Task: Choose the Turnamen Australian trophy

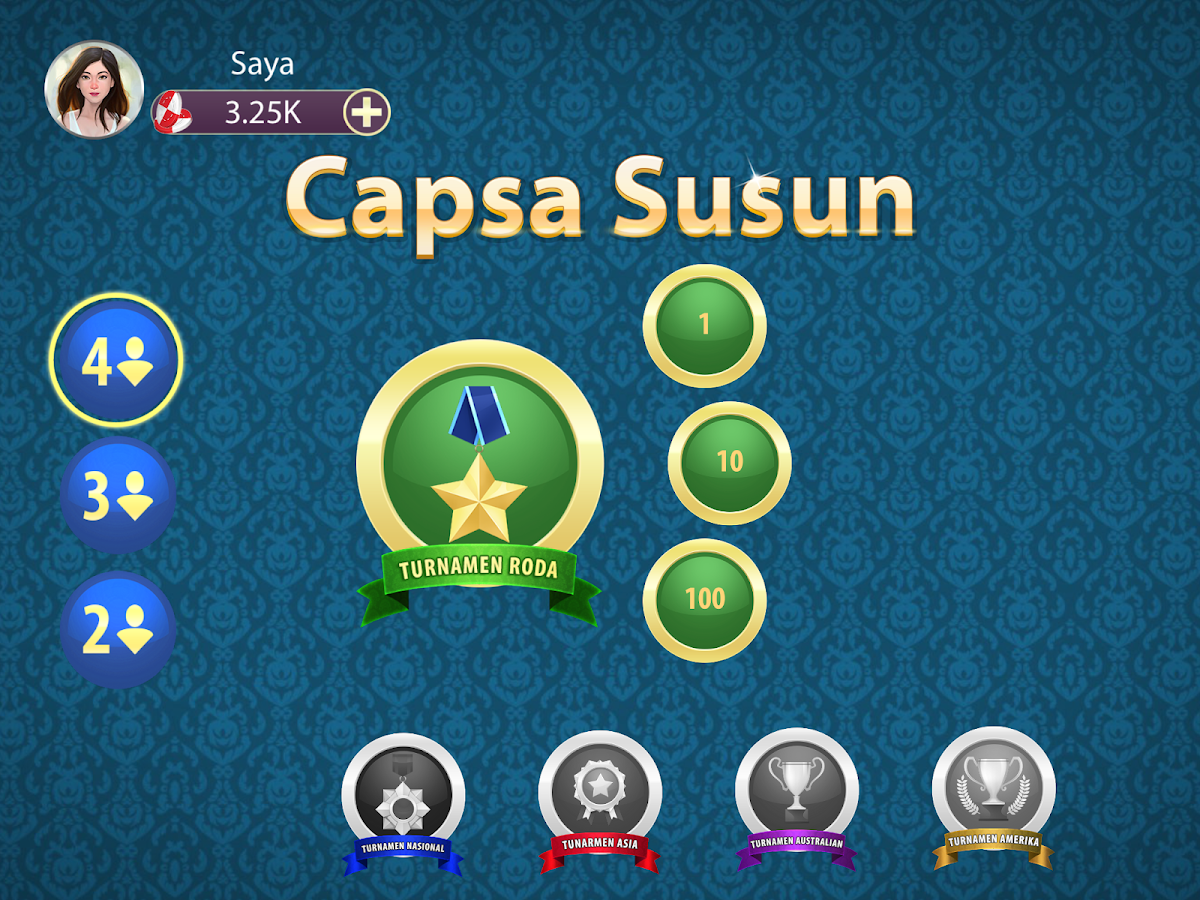Action: 796,795
